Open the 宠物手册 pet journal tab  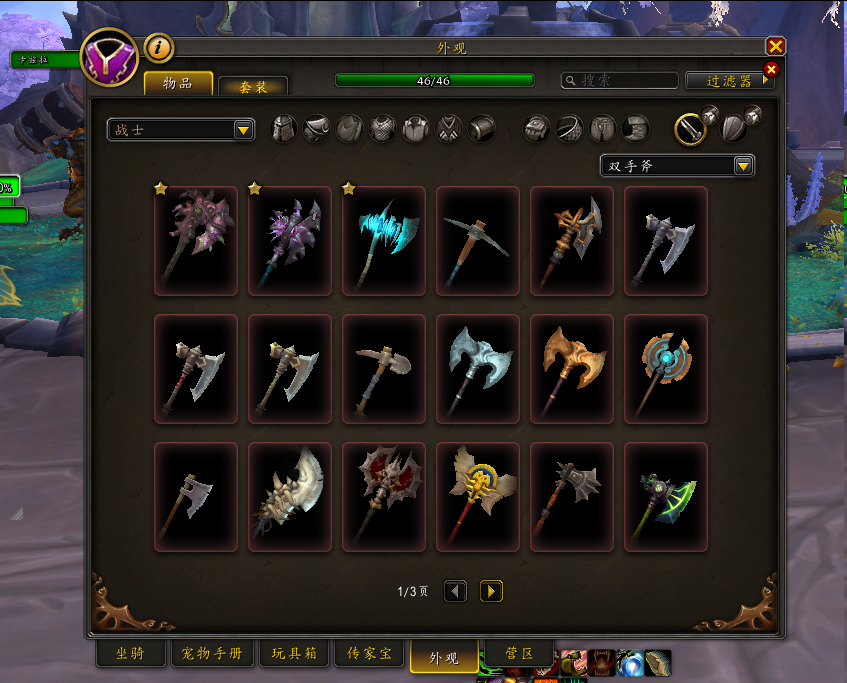pyautogui.click(x=212, y=654)
